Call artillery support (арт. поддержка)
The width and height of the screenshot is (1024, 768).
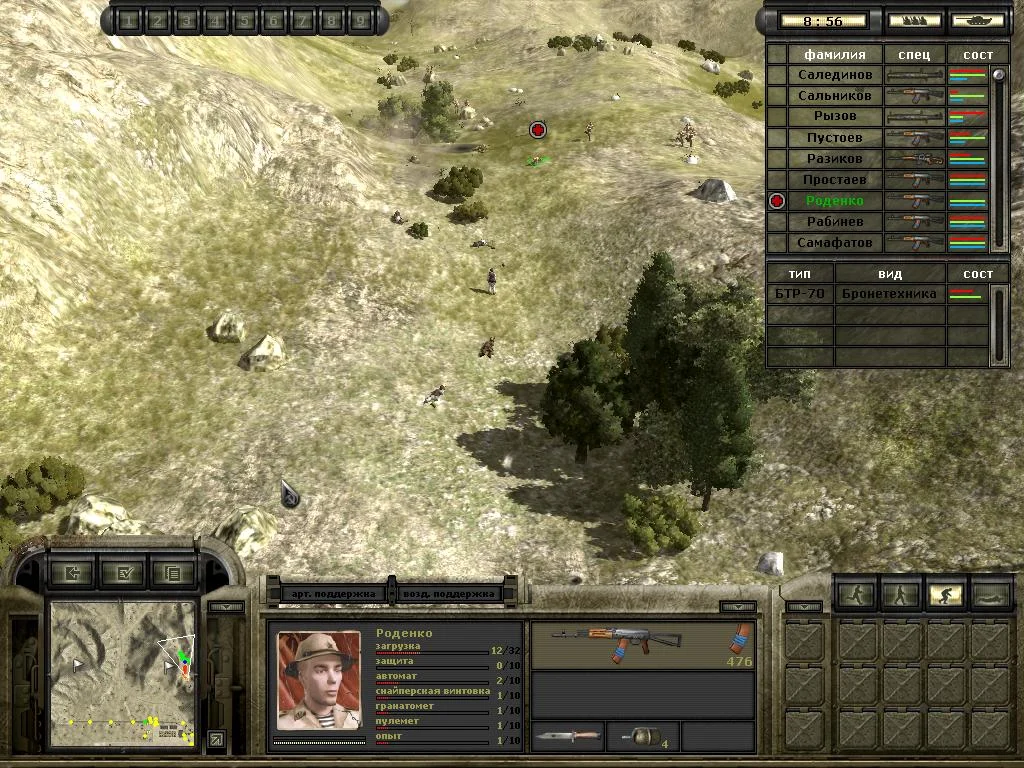point(334,593)
